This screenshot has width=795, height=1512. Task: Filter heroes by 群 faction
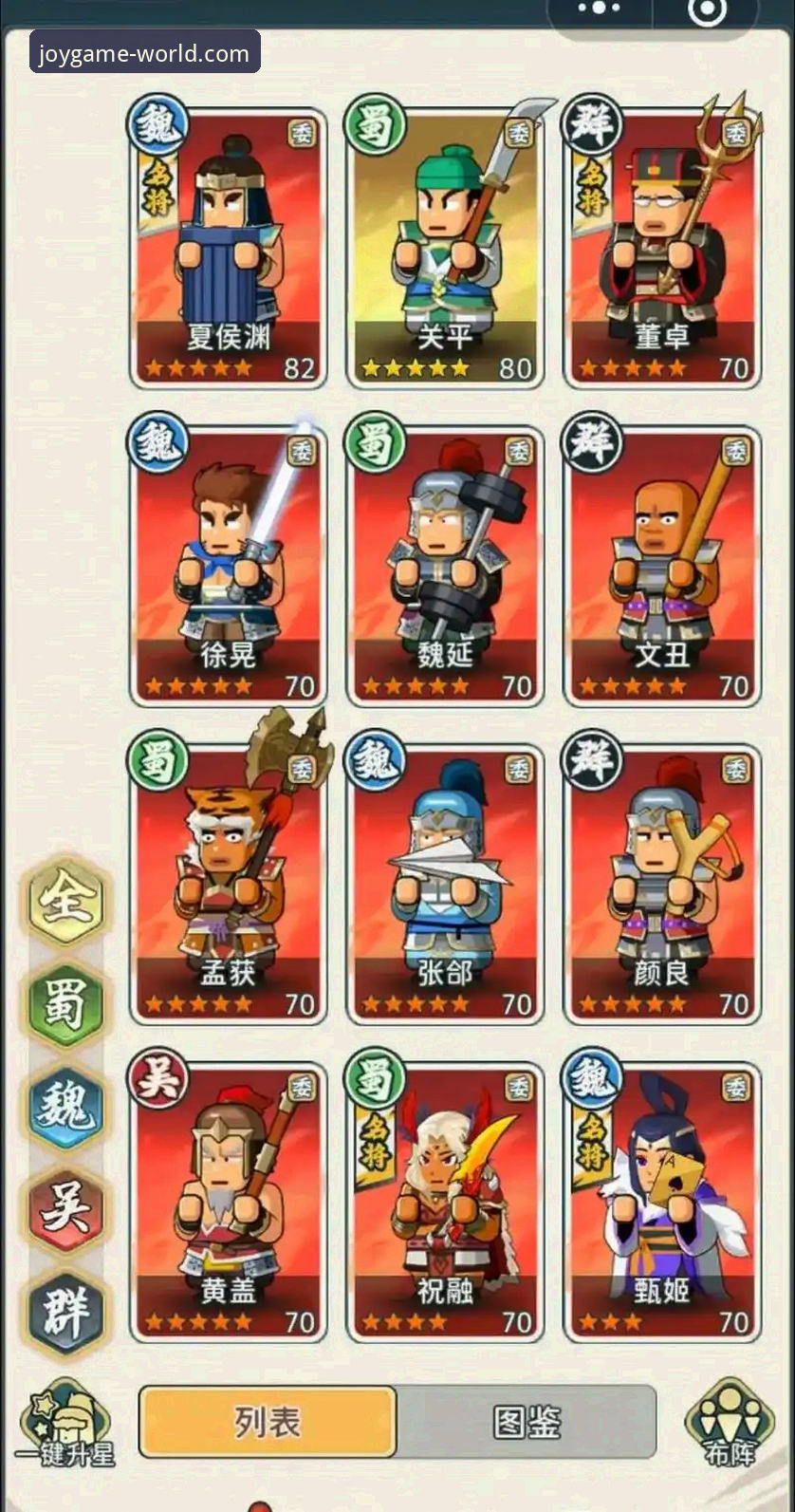(x=65, y=1313)
